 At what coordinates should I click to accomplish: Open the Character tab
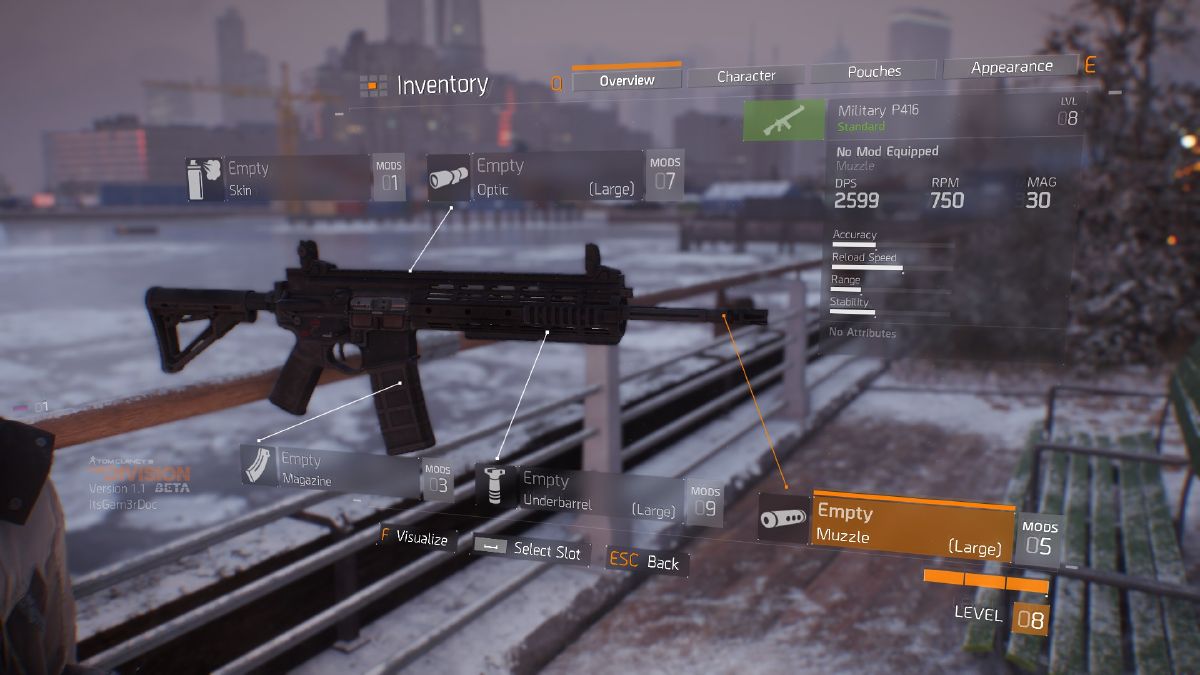click(x=746, y=76)
